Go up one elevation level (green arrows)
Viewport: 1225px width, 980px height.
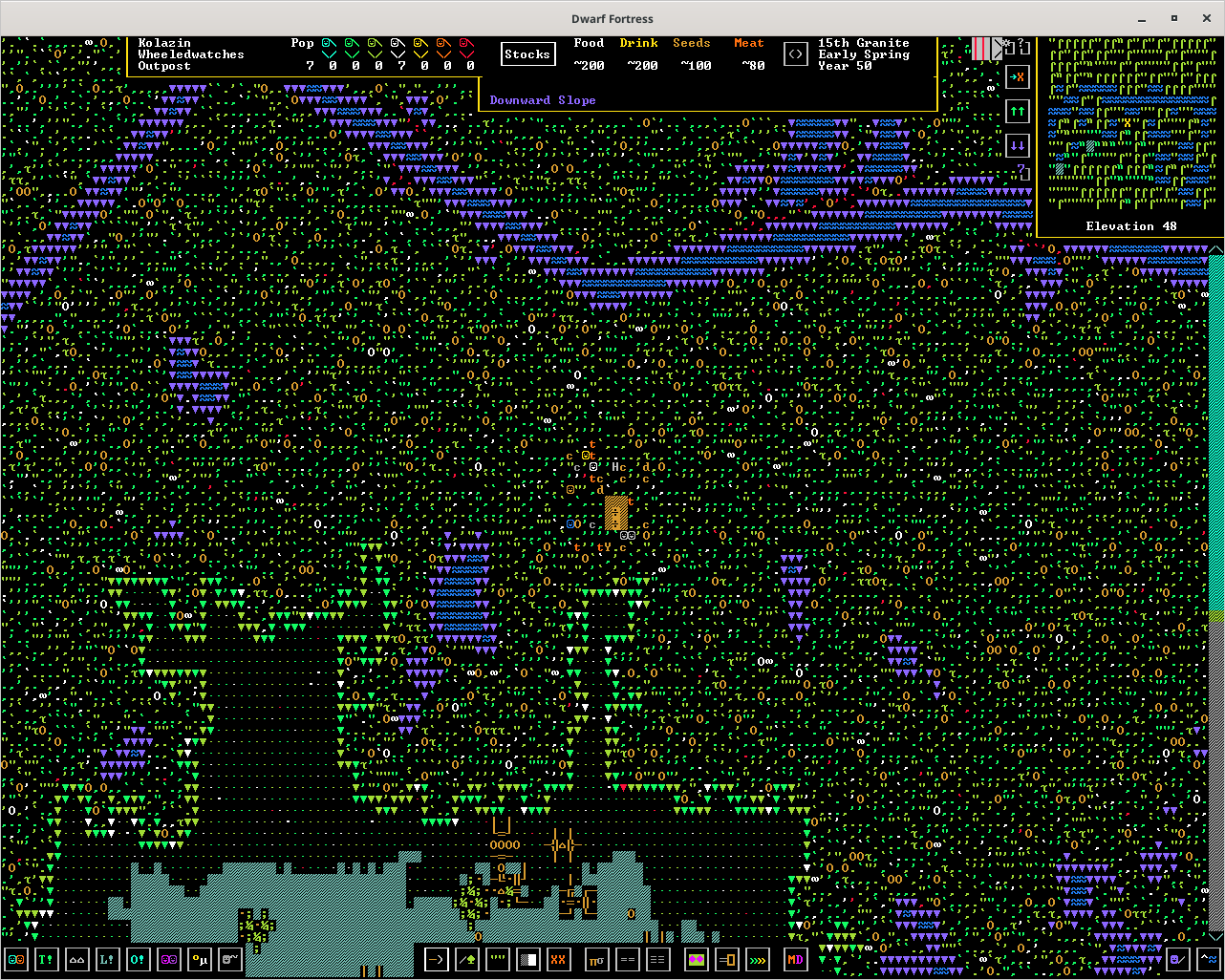click(1017, 112)
